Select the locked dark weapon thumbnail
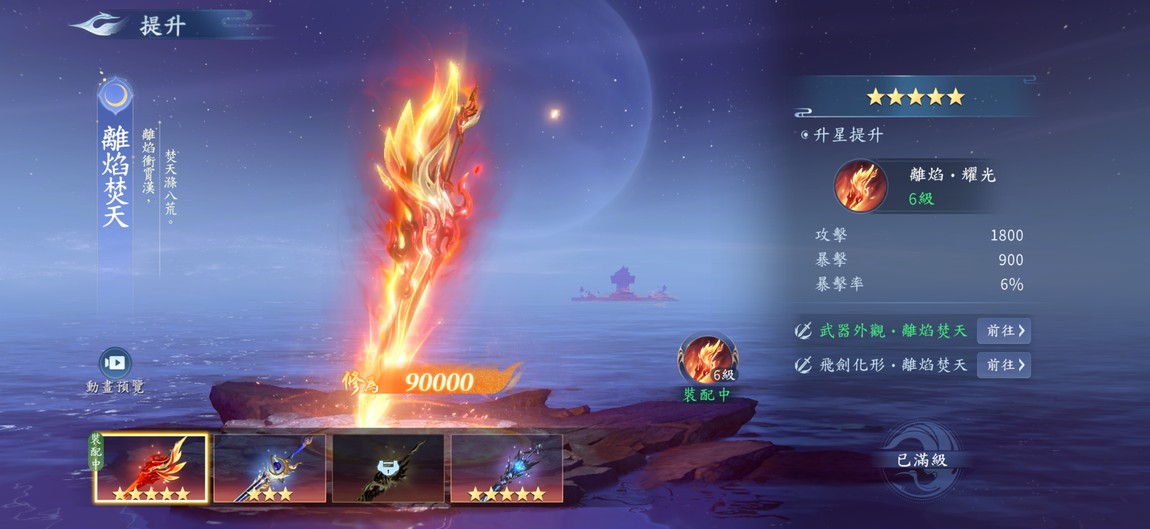 (x=388, y=468)
